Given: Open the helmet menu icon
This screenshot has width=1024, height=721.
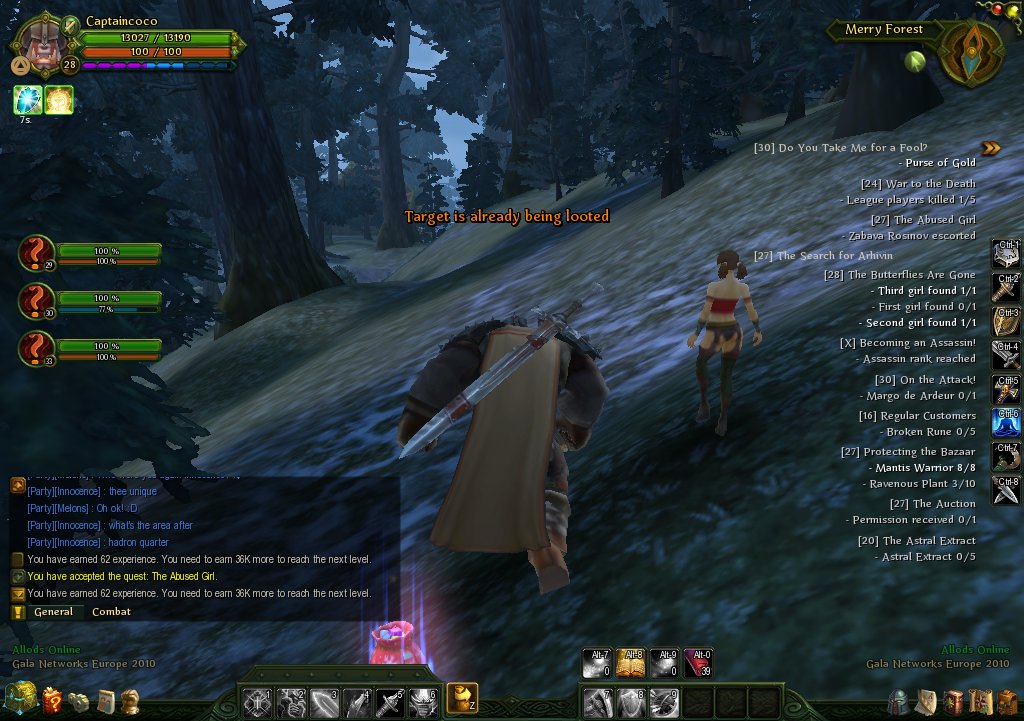Looking at the screenshot, I should coord(900,701).
